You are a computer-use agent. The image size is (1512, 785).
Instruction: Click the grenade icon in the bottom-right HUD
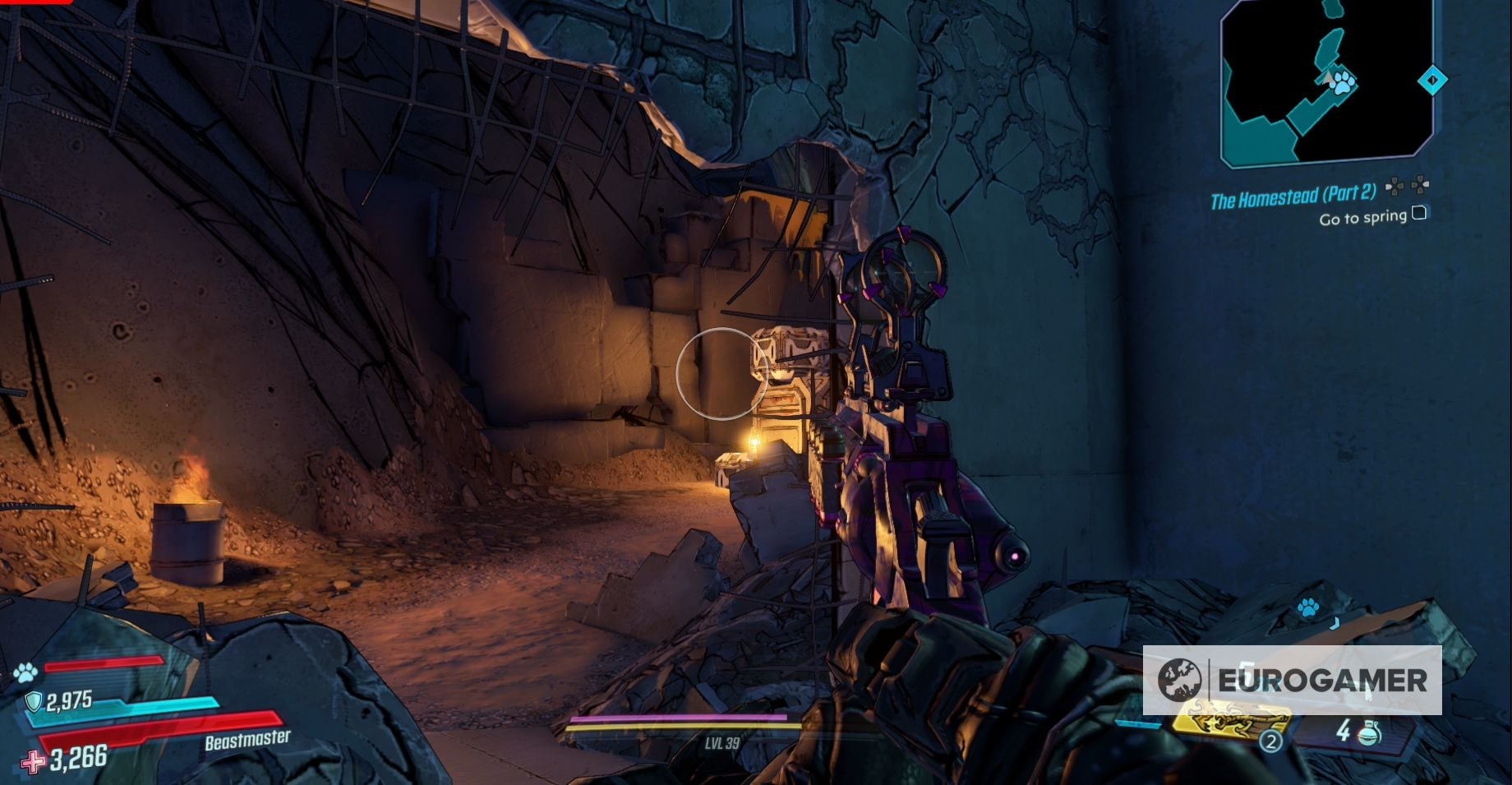click(x=1368, y=733)
